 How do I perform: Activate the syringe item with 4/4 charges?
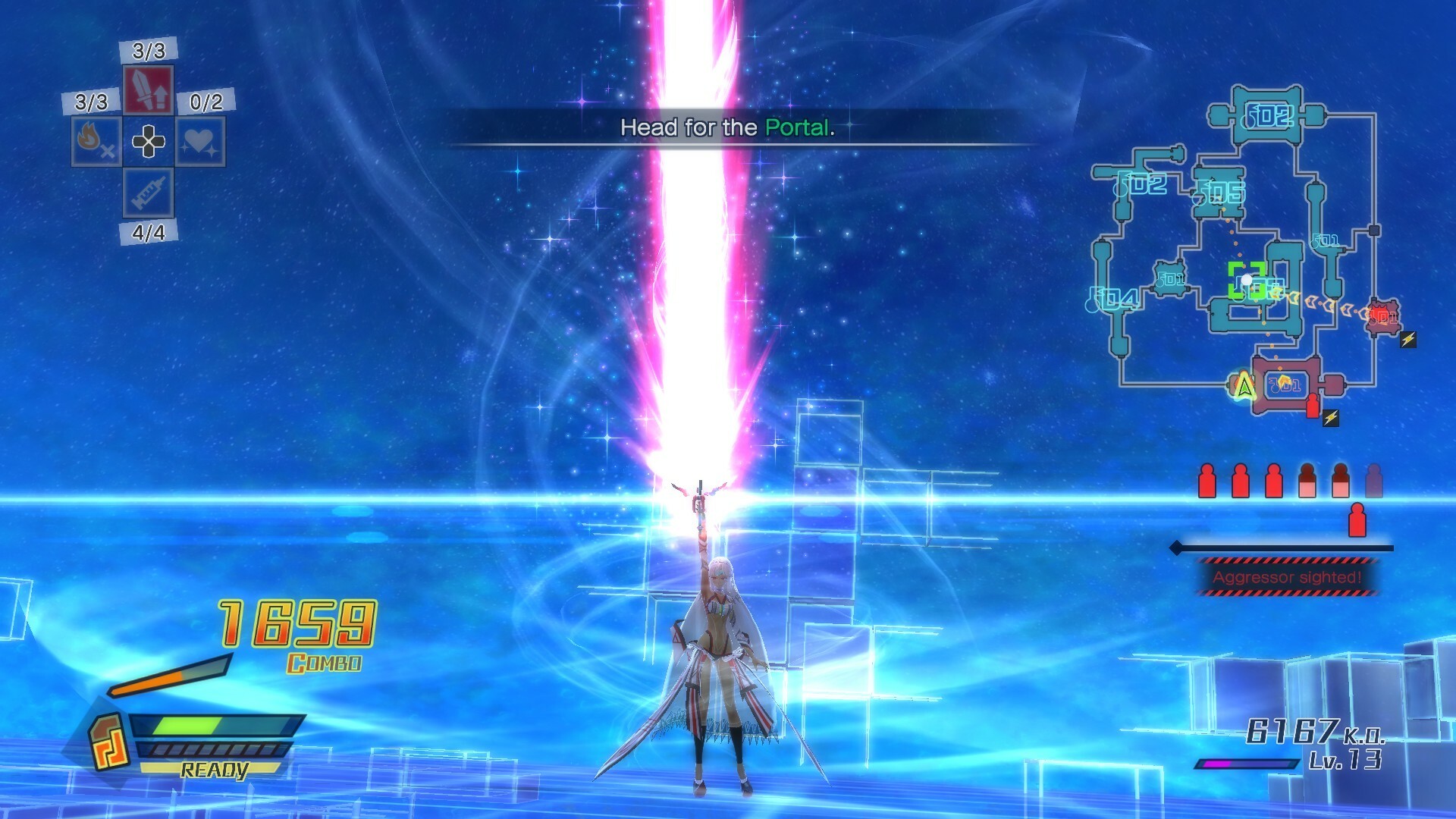[147, 193]
